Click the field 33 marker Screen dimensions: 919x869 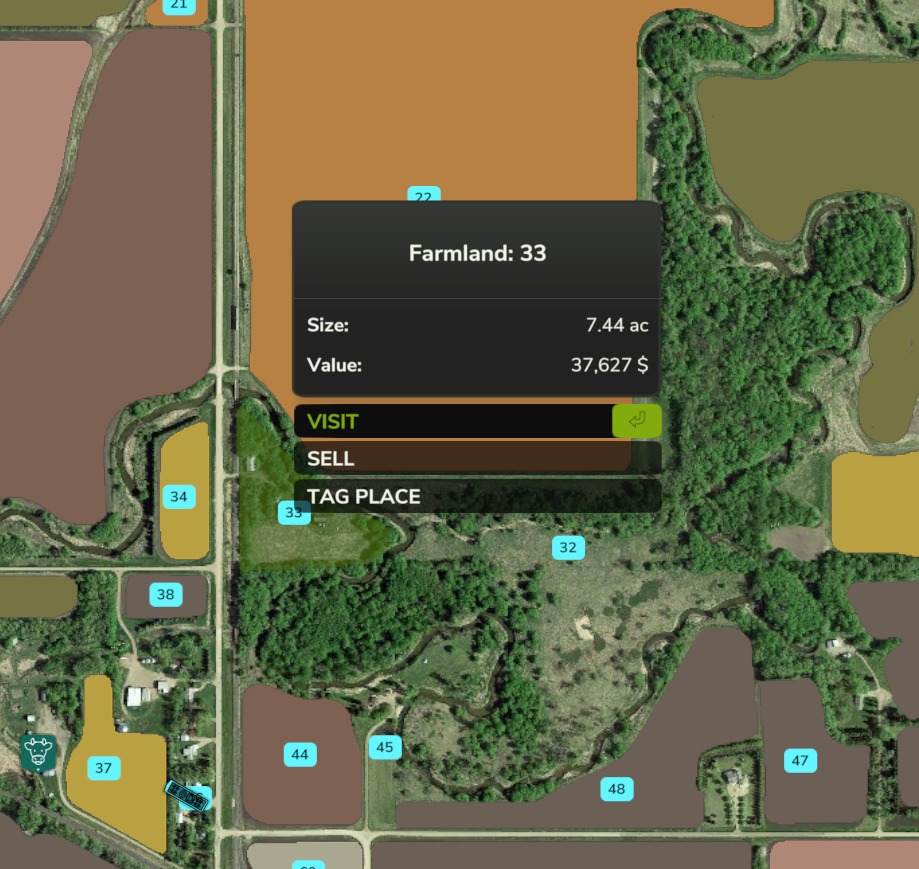293,513
